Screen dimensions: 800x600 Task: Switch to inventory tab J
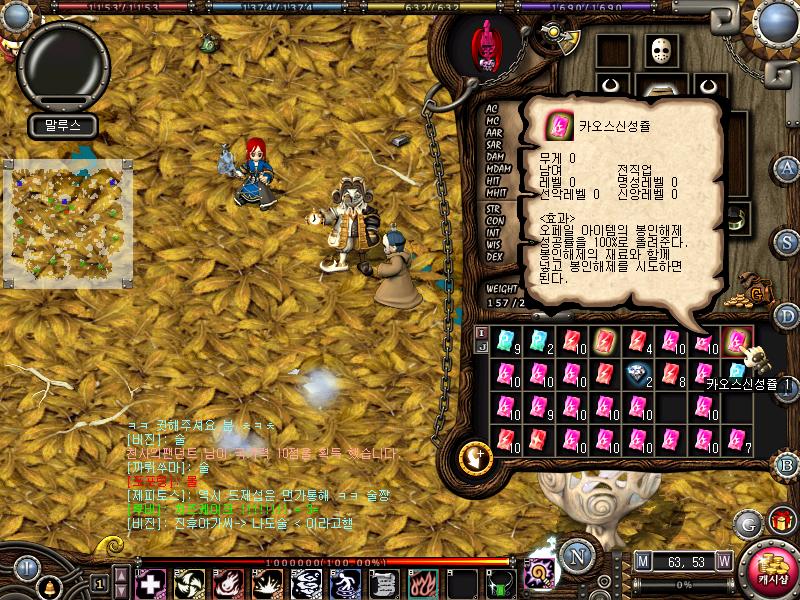pos(481,347)
